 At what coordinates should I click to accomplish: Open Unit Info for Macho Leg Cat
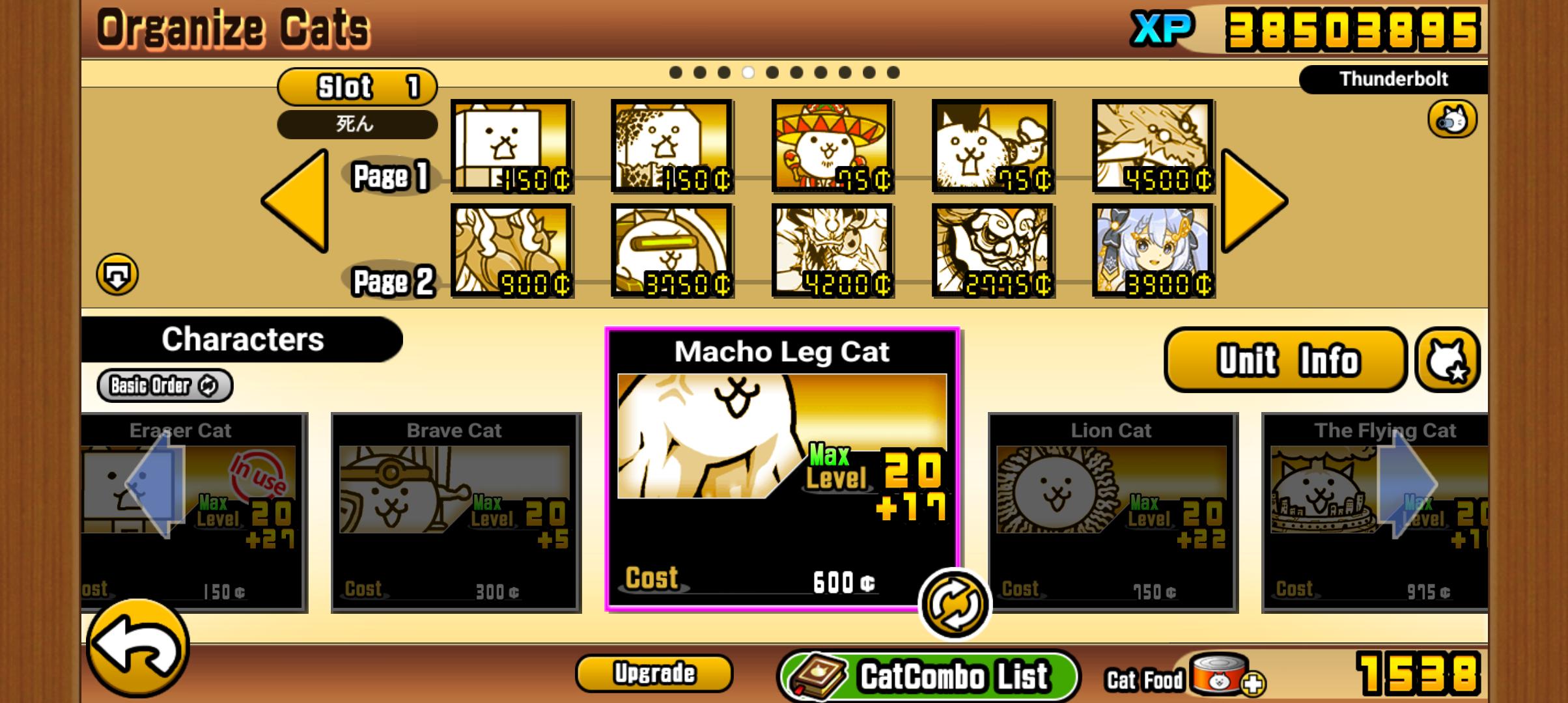click(1284, 361)
